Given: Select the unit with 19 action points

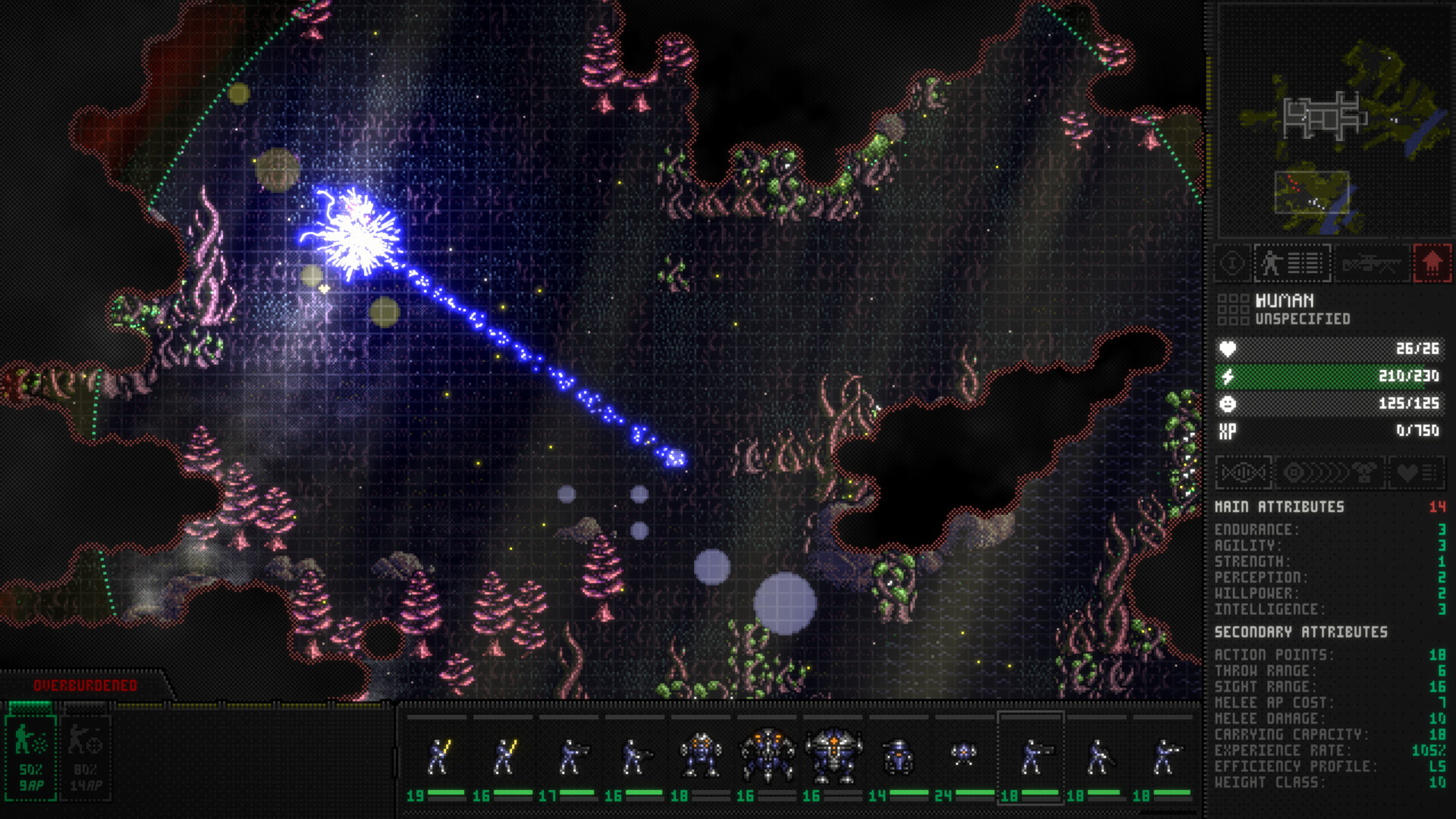Looking at the screenshot, I should tap(438, 757).
